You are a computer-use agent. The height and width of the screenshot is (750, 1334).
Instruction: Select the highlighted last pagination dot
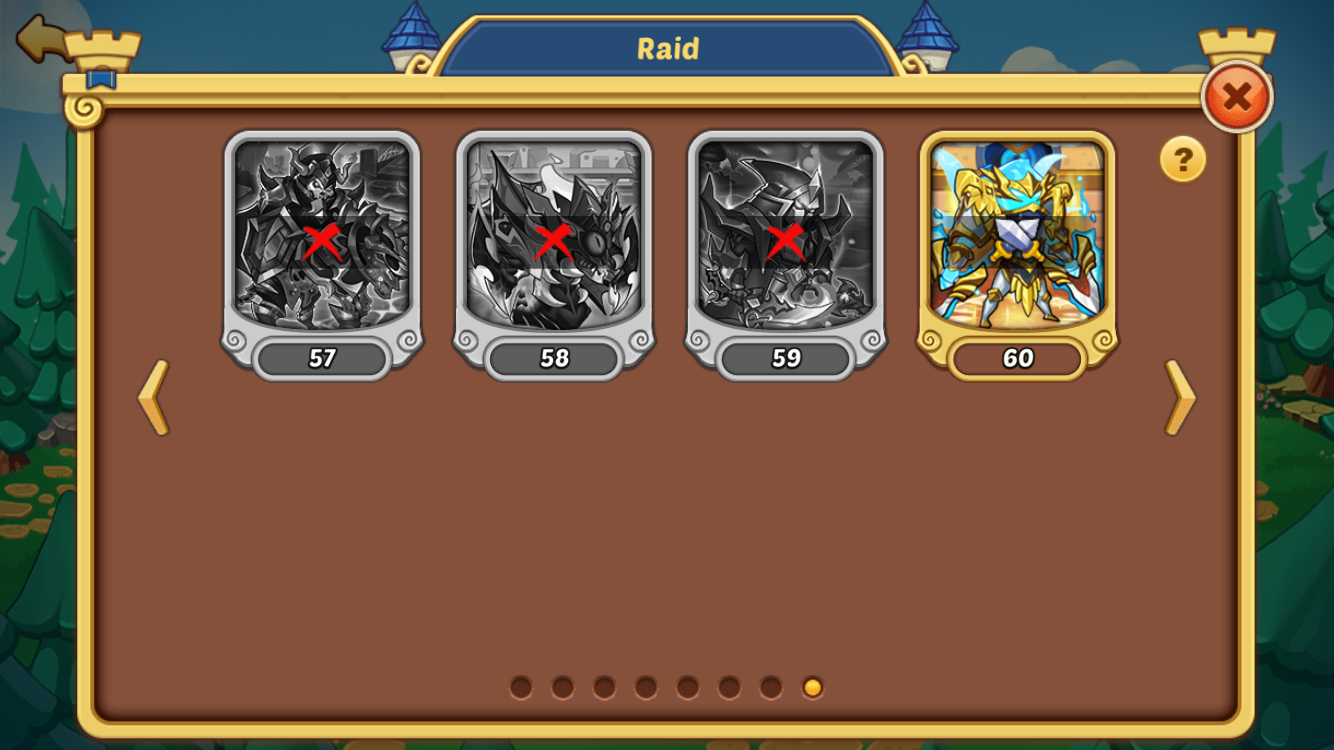pyautogui.click(x=810, y=687)
